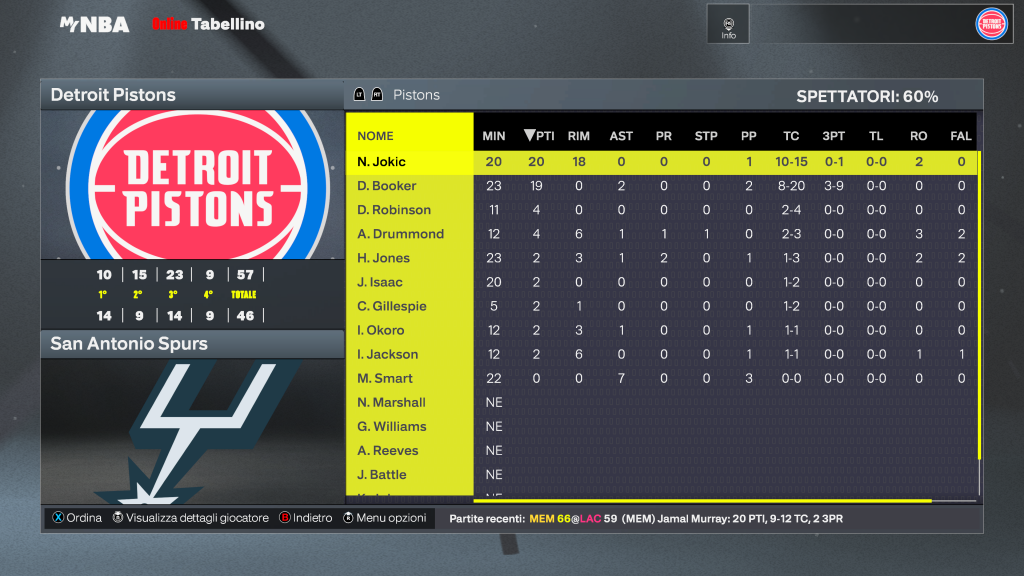Sort players by the MIN column header
Screen dimensions: 1024x576
coord(494,136)
